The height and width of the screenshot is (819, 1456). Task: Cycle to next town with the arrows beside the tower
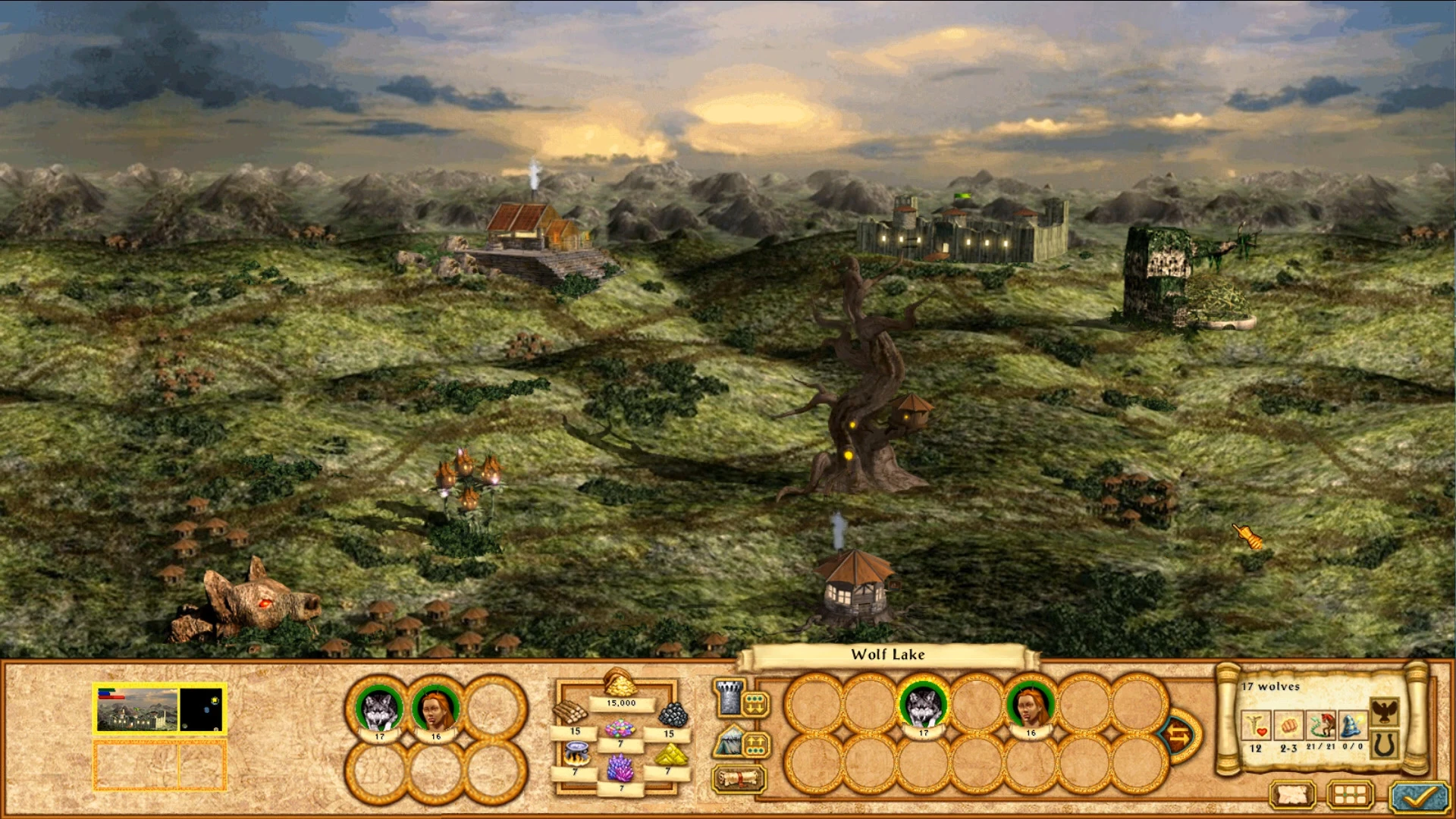point(755,704)
